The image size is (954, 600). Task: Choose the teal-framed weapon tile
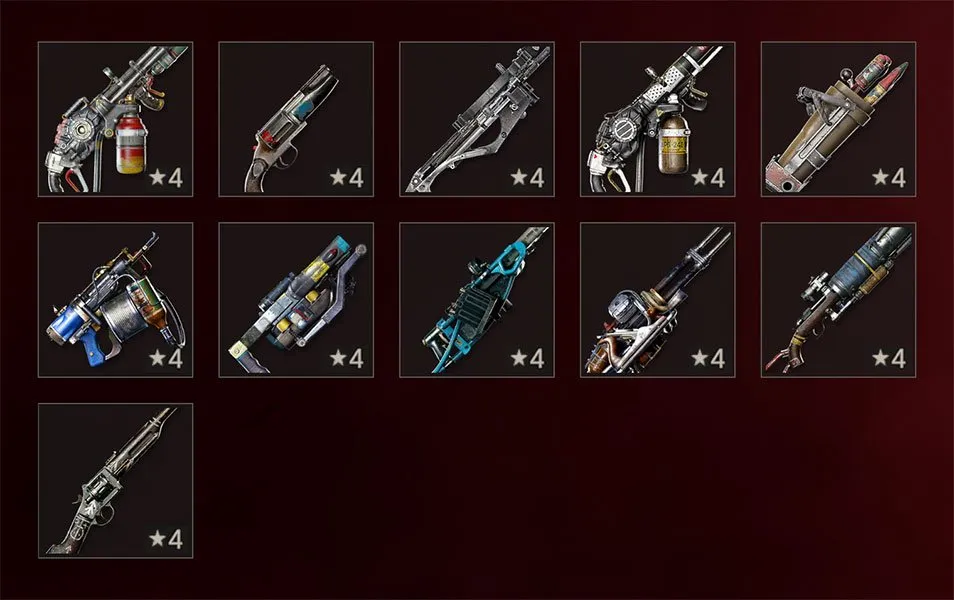tap(477, 299)
